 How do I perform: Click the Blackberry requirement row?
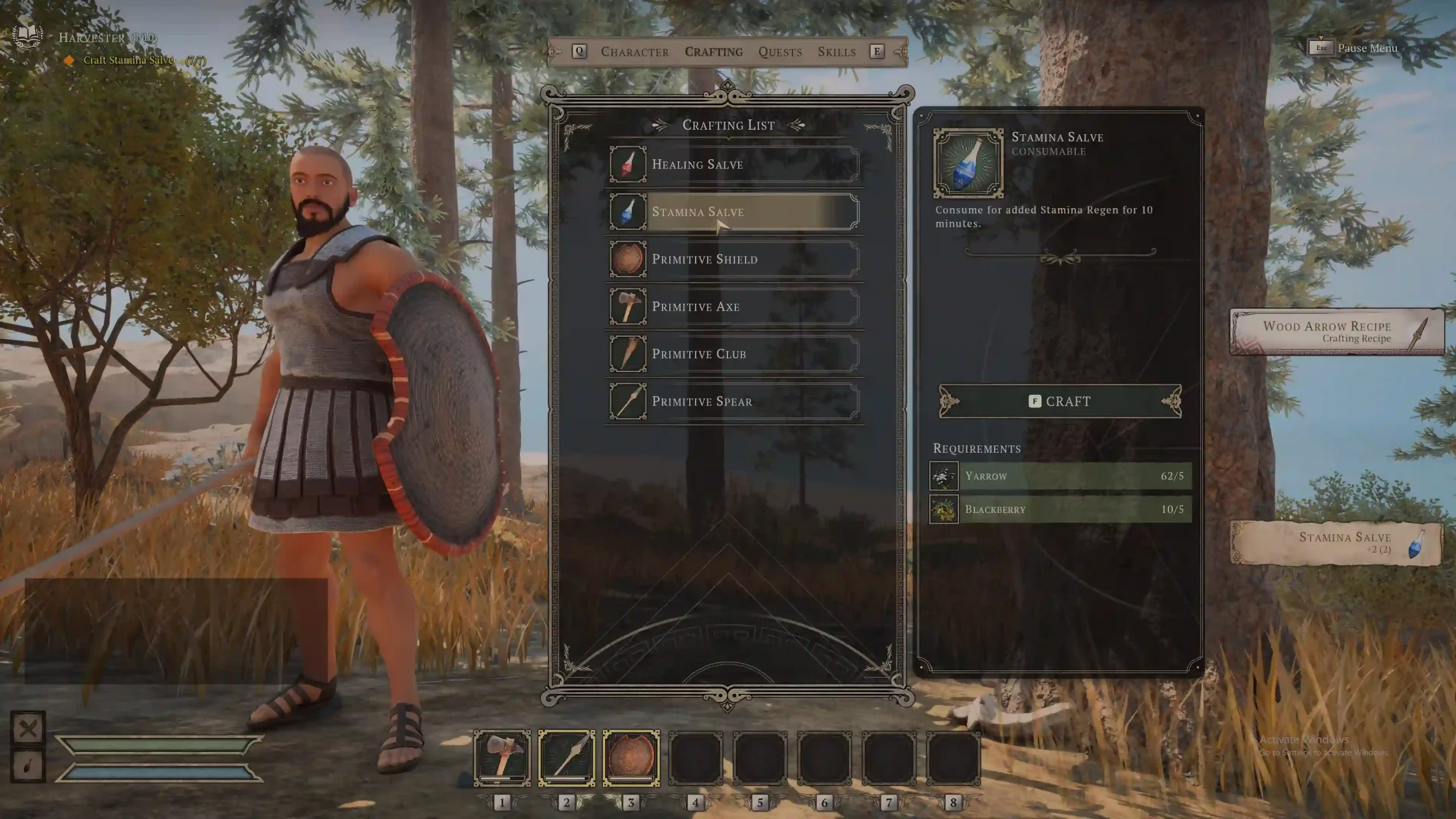click(x=1060, y=509)
